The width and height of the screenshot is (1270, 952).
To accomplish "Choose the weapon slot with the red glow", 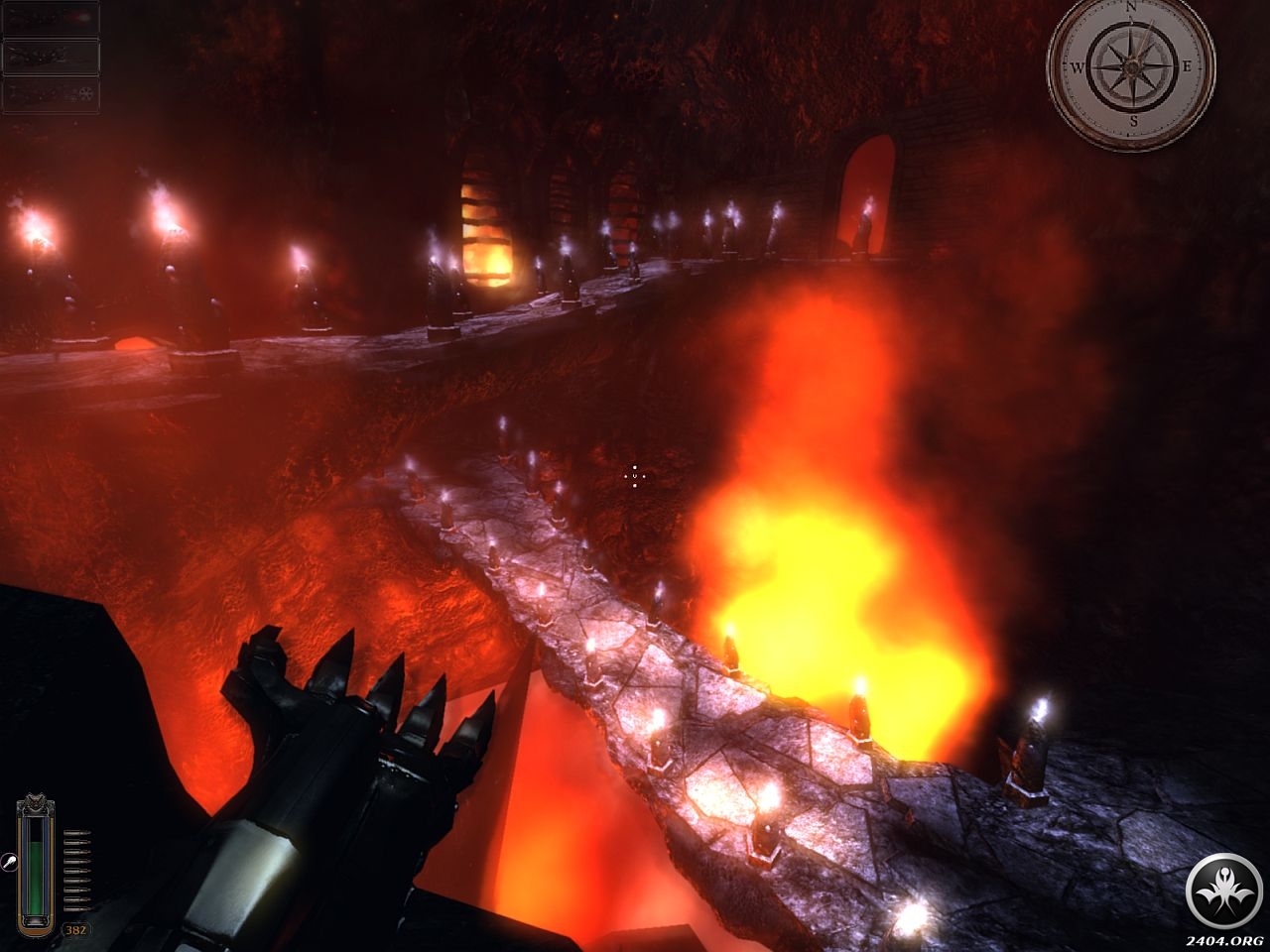I will click(x=51, y=19).
